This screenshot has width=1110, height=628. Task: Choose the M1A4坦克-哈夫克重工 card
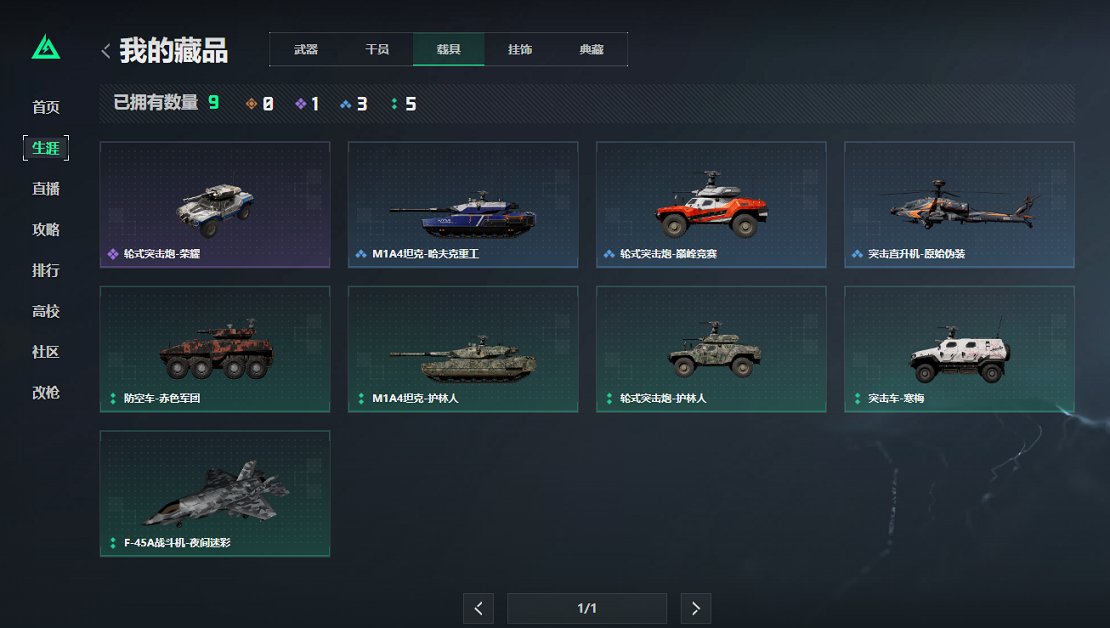pos(463,205)
